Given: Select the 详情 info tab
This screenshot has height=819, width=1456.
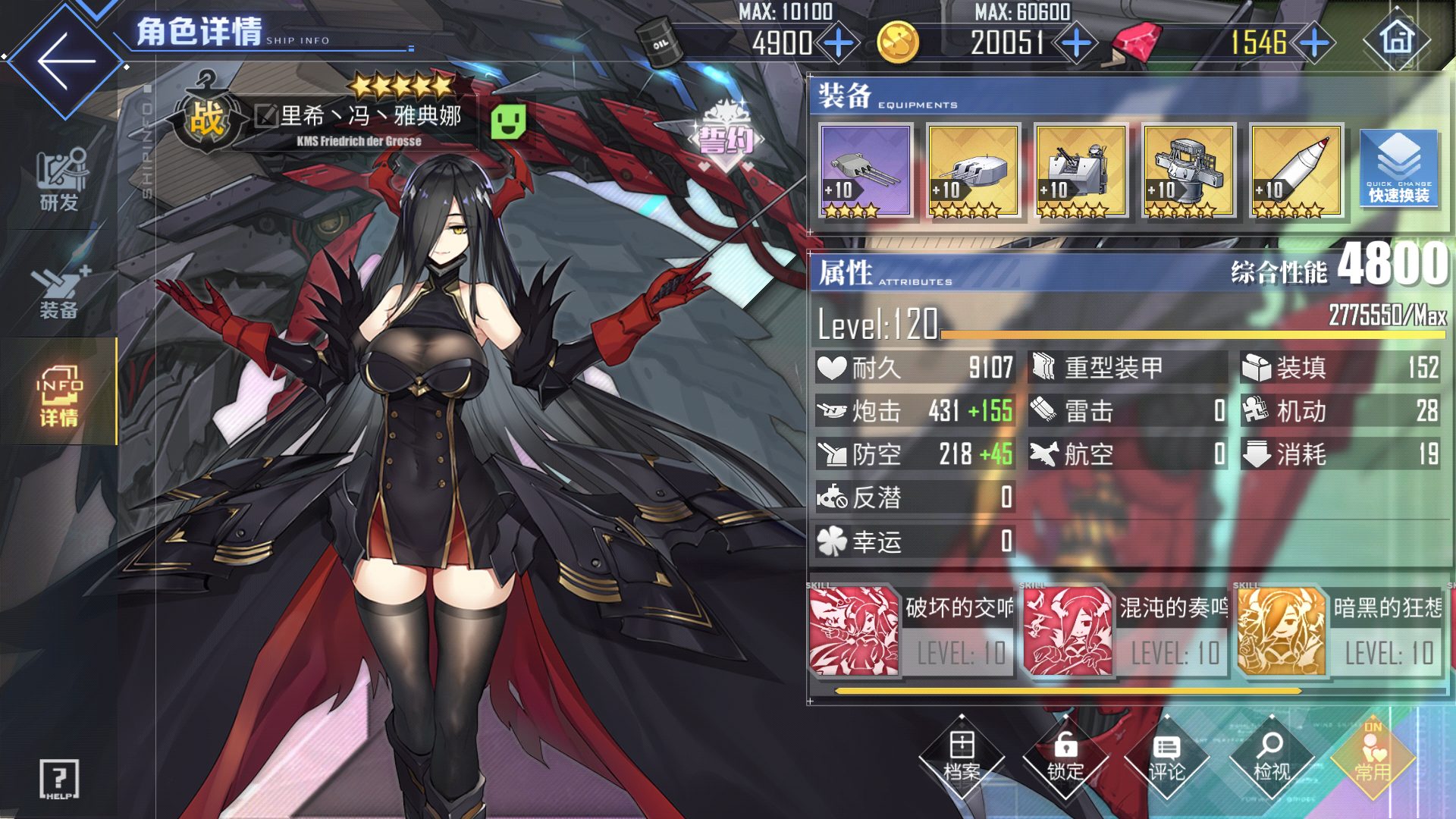Looking at the screenshot, I should click(59, 394).
